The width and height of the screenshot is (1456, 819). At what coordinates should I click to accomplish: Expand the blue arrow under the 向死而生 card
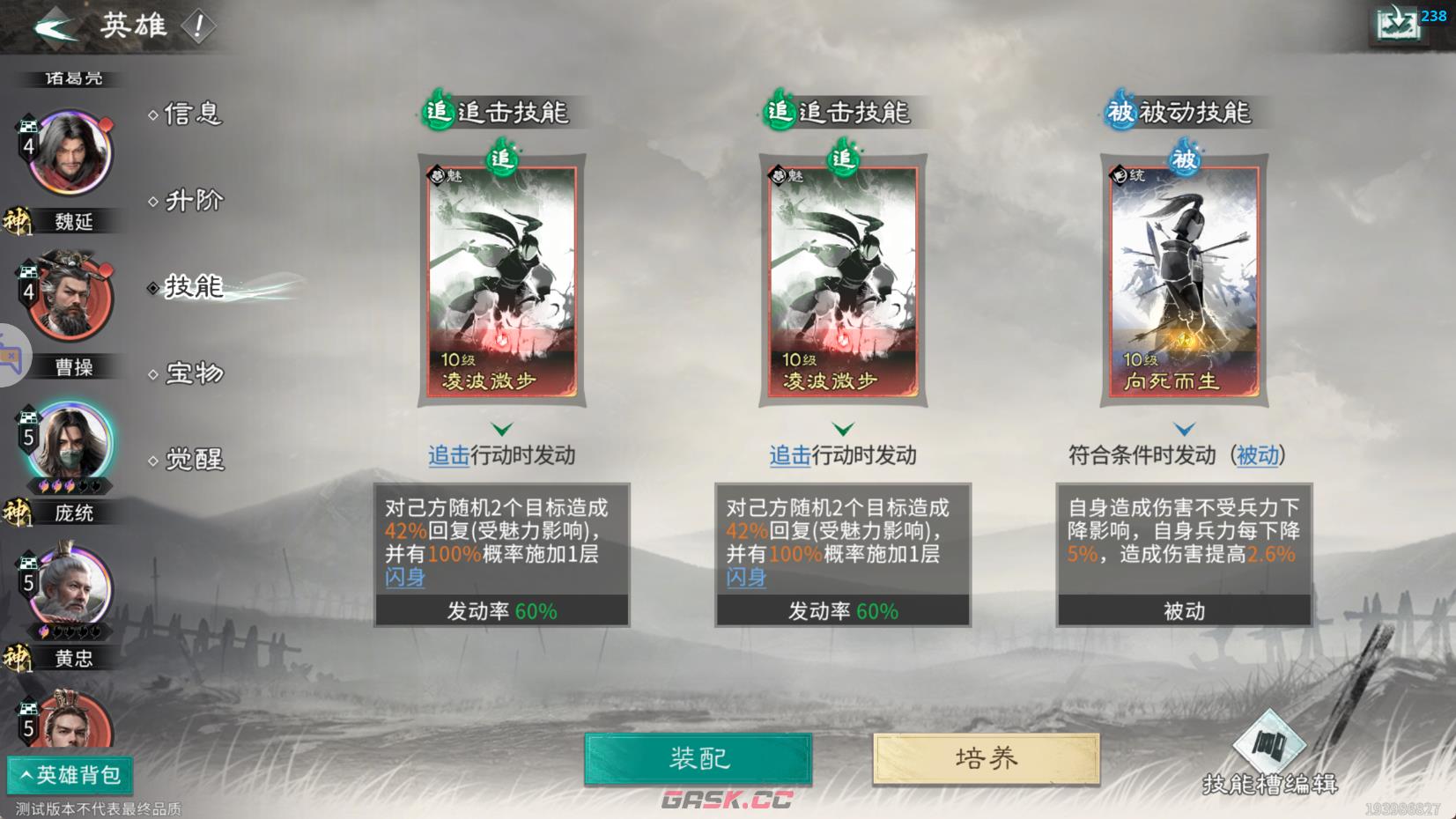(1185, 429)
